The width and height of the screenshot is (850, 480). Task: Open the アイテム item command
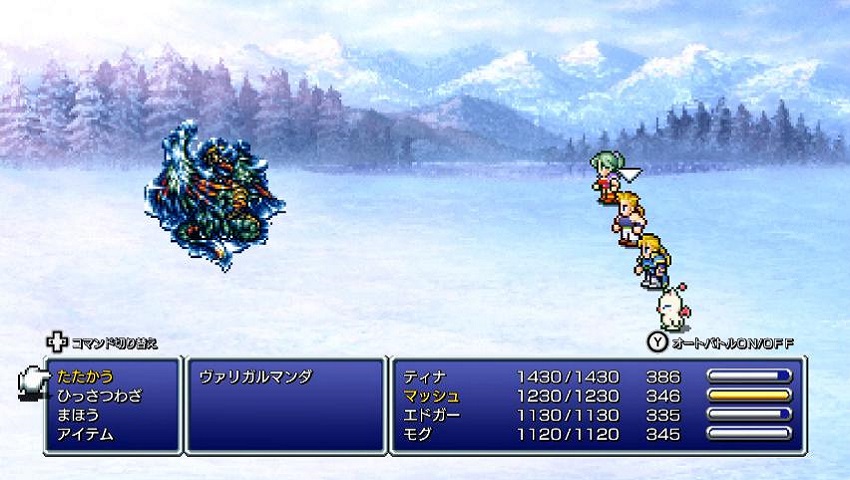85,434
